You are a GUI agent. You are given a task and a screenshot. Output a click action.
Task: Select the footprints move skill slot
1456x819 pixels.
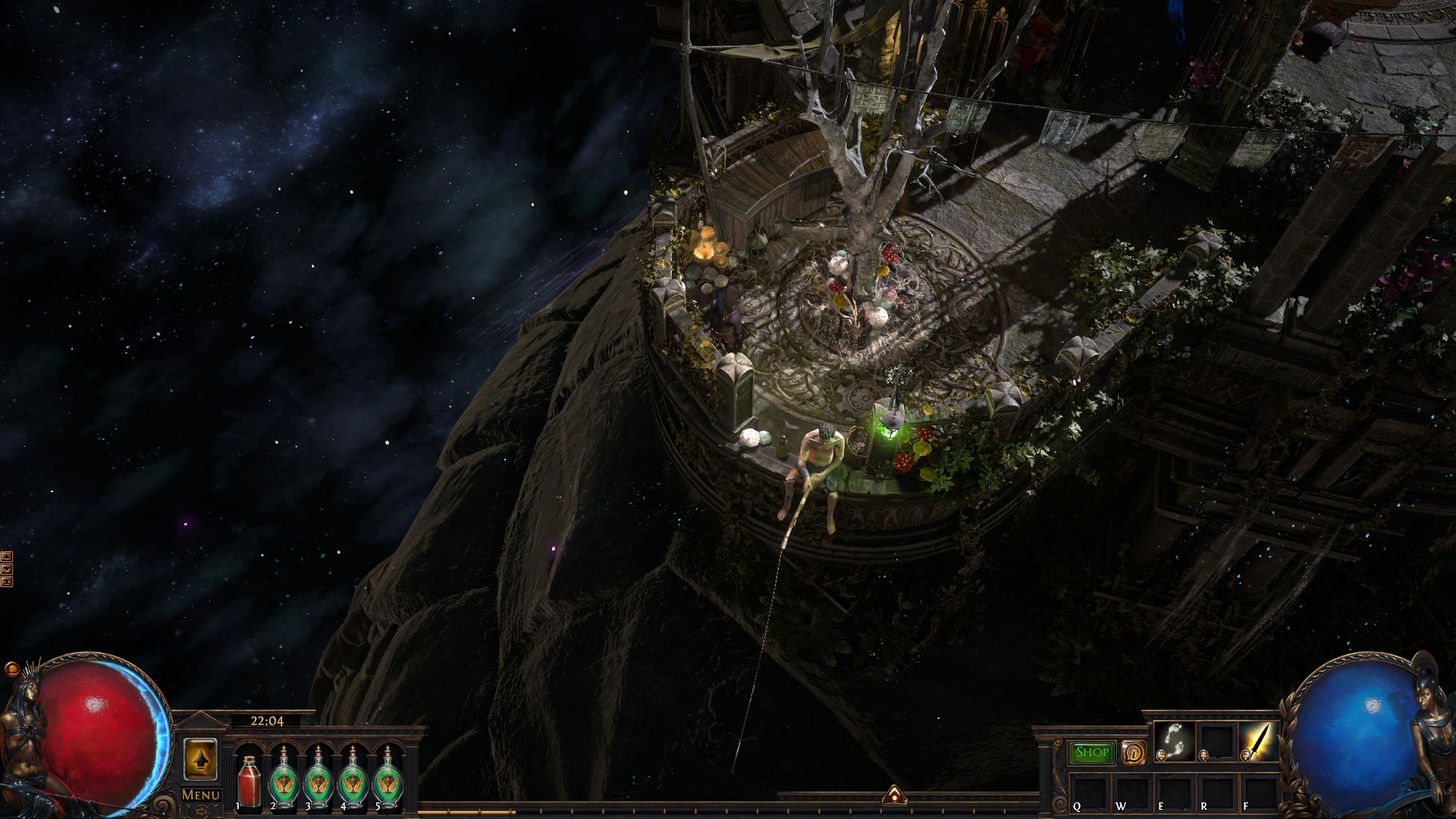(1174, 741)
